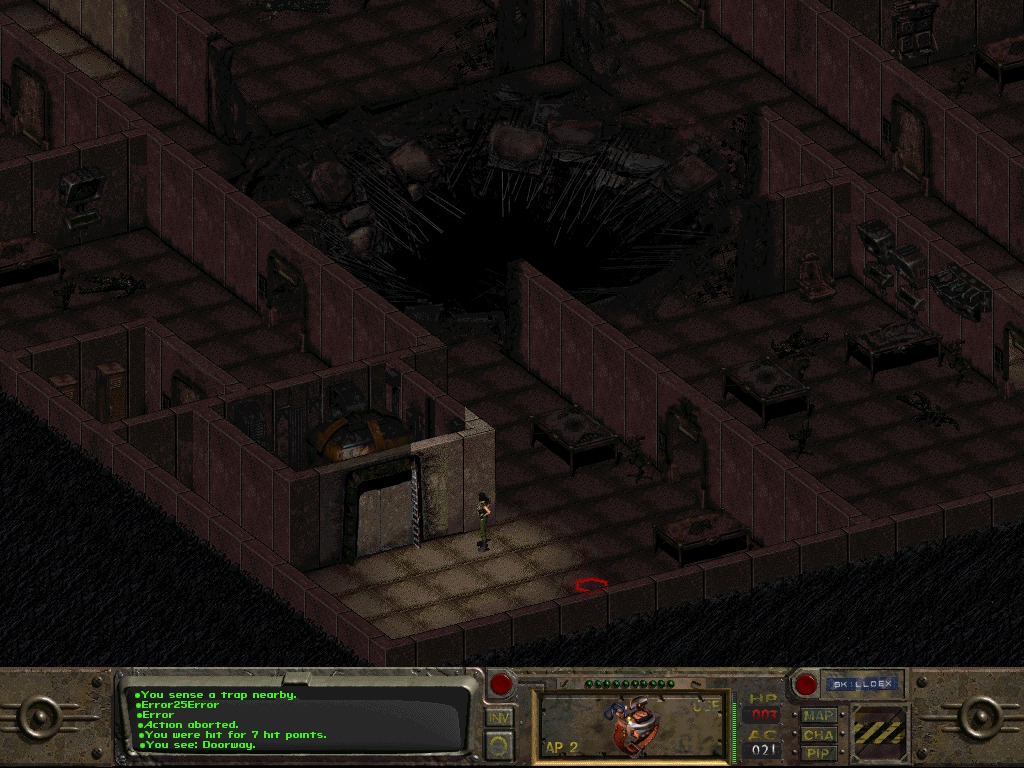Click the red button left of the item slot
The width and height of the screenshot is (1024, 768).
point(500,685)
